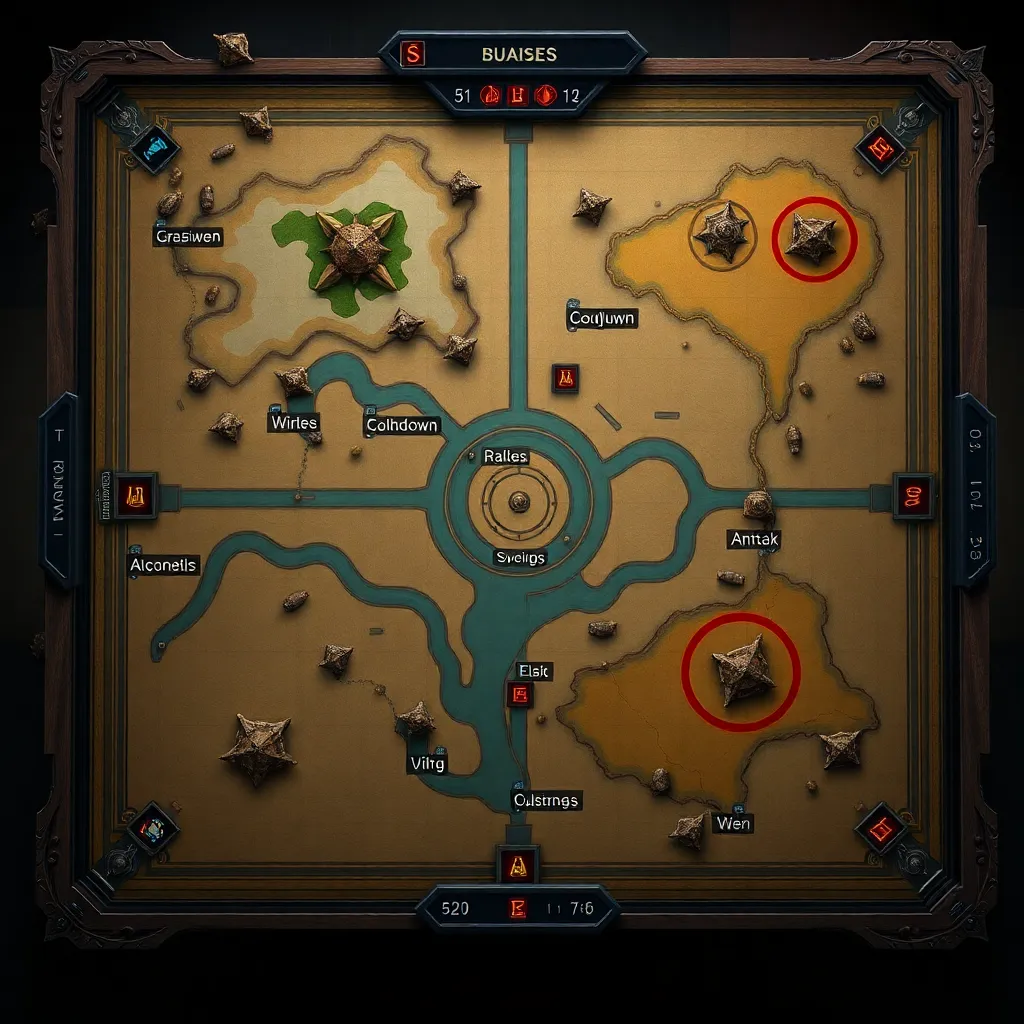The image size is (1024, 1024).
Task: Click the Oulstrngs map label
Action: [x=546, y=800]
